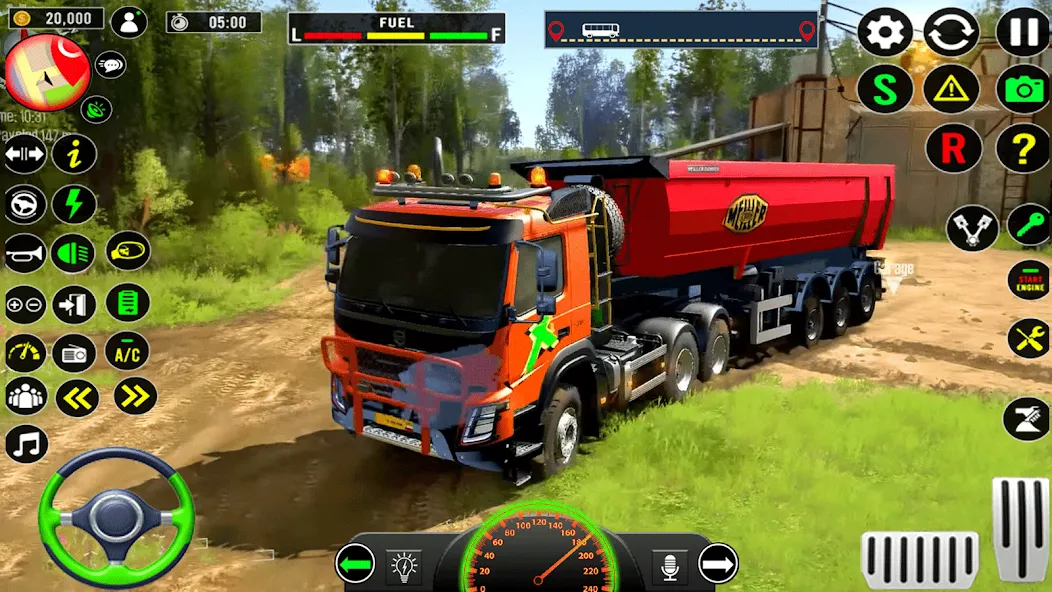Click the brake pedal
The width and height of the screenshot is (1052, 592).
(x=919, y=560)
